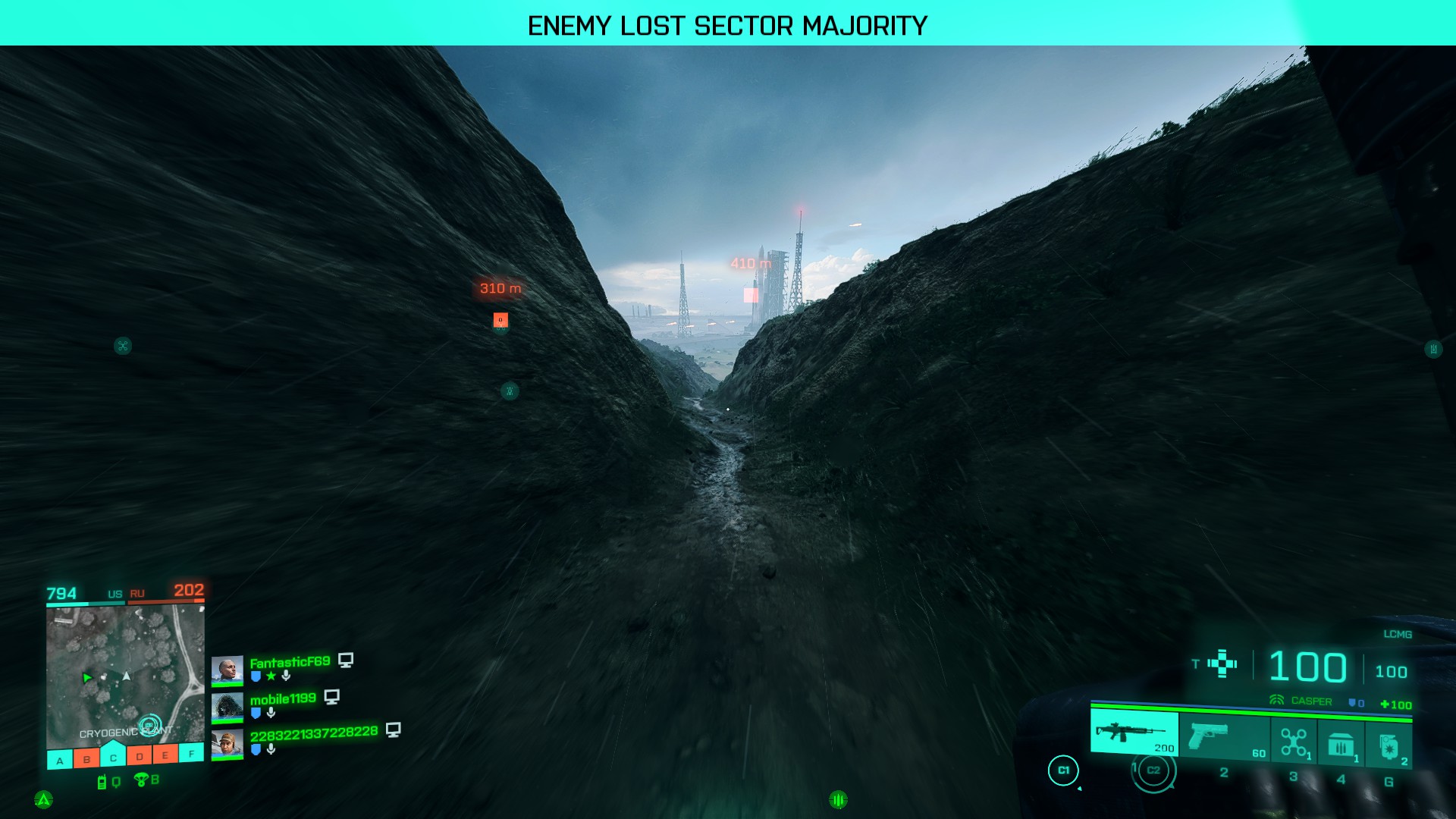1456x819 pixels.
Task: Click the parachute call-in icon
Action: tap(141, 779)
